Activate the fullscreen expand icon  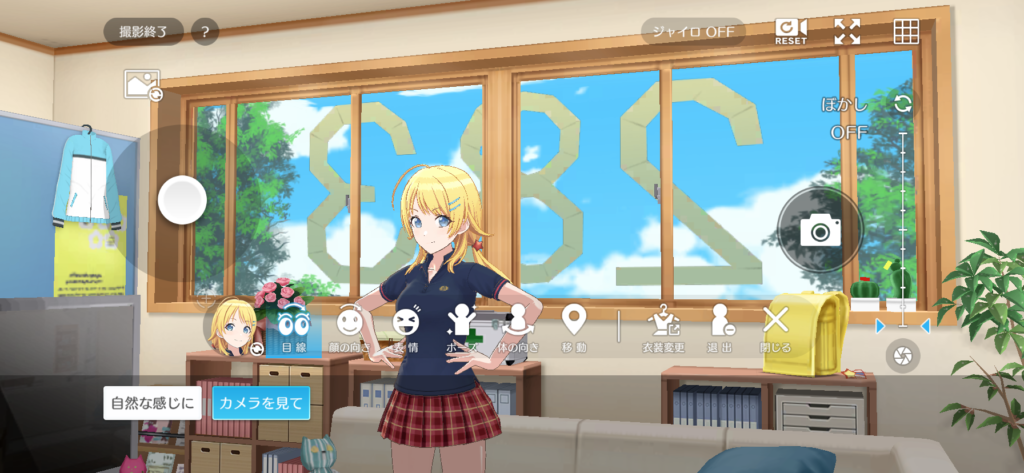point(847,31)
